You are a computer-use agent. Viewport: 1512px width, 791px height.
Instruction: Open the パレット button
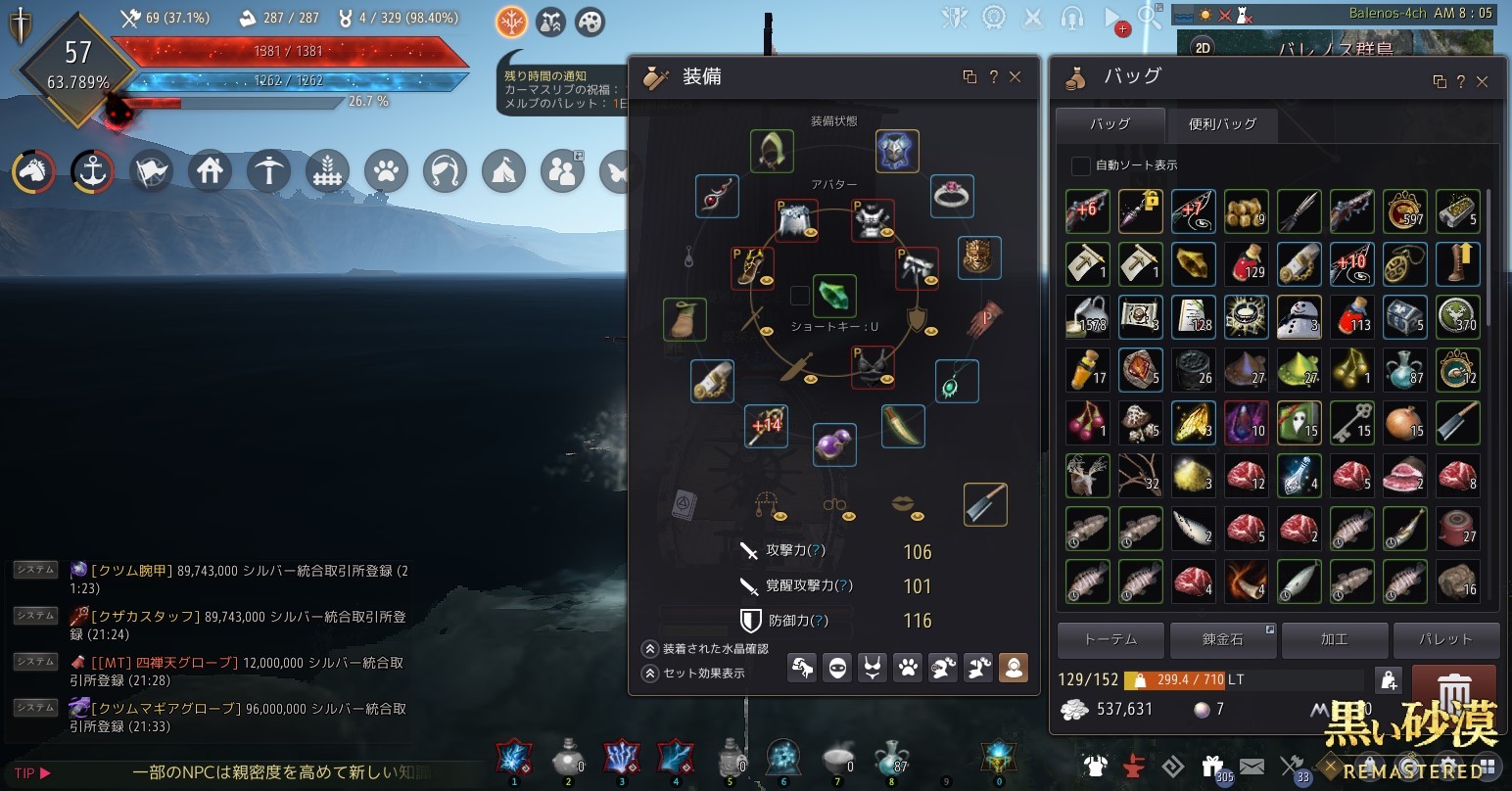(1445, 639)
